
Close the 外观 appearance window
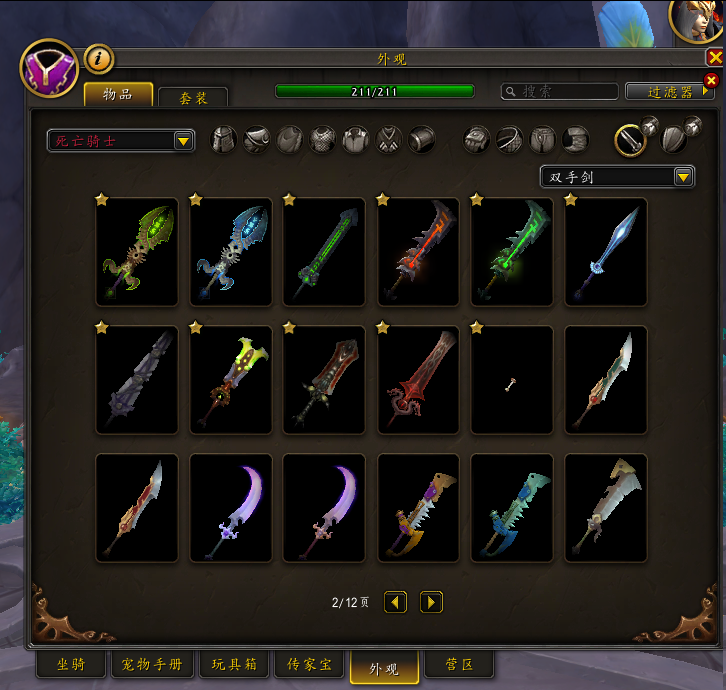tap(714, 58)
